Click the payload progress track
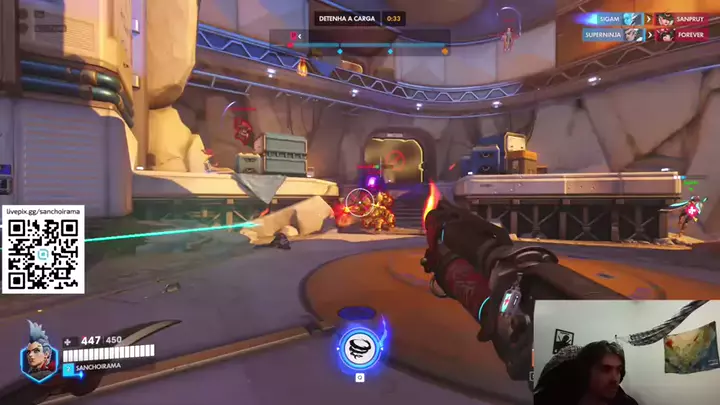The height and width of the screenshot is (405, 720). click(368, 48)
